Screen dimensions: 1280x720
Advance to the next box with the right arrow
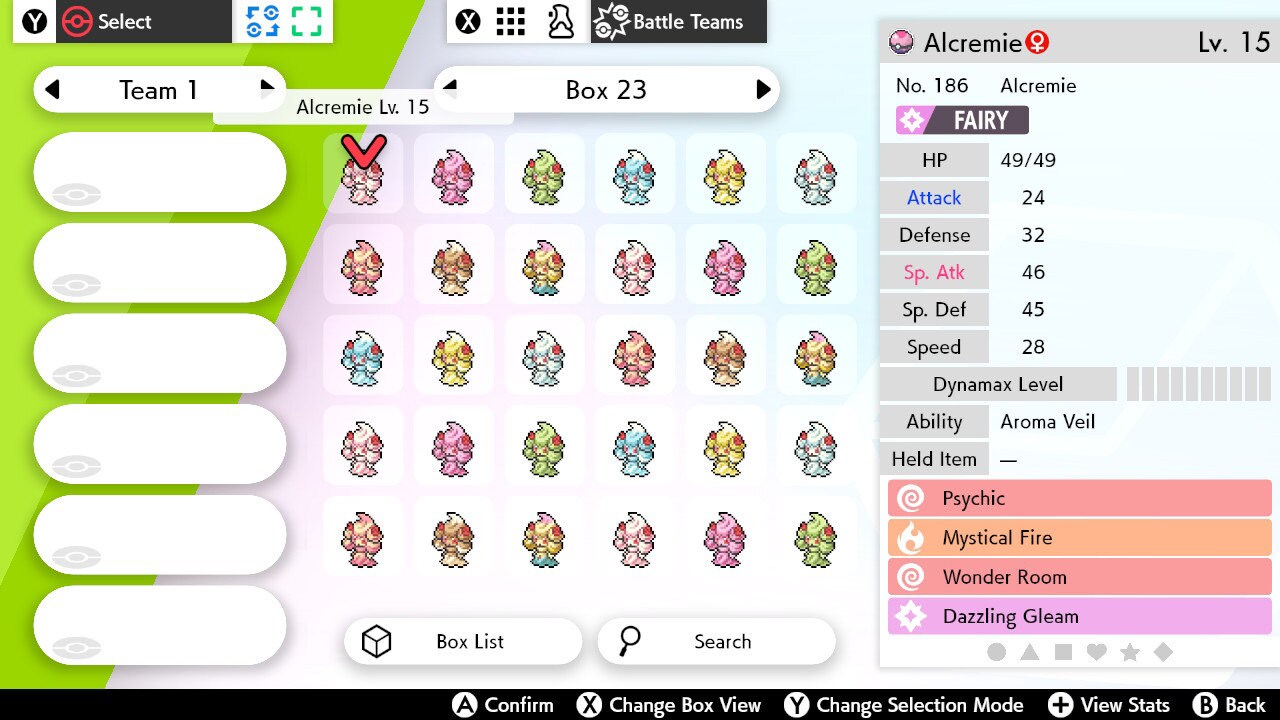coord(764,89)
